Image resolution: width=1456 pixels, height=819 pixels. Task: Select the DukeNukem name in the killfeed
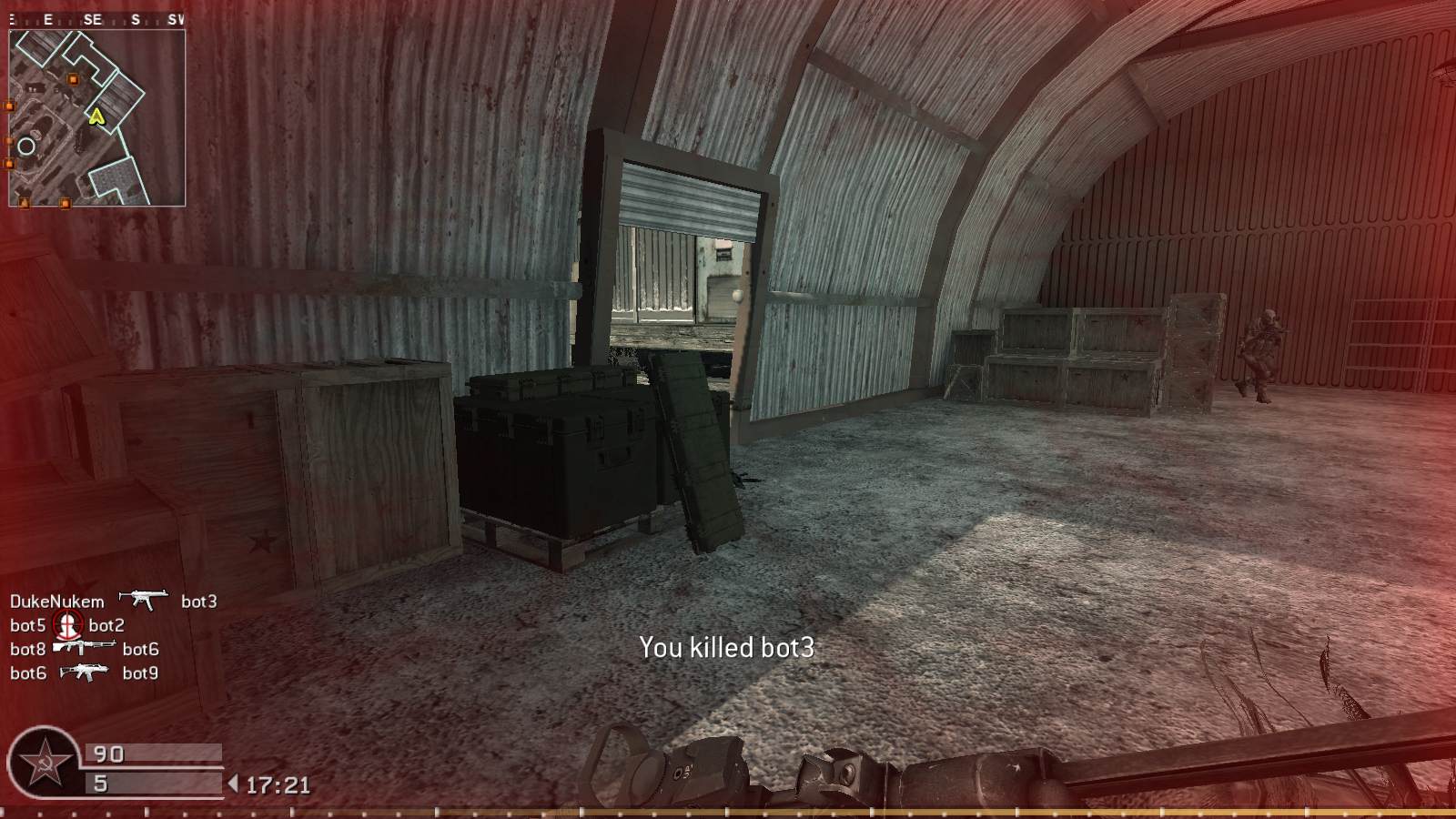point(56,601)
